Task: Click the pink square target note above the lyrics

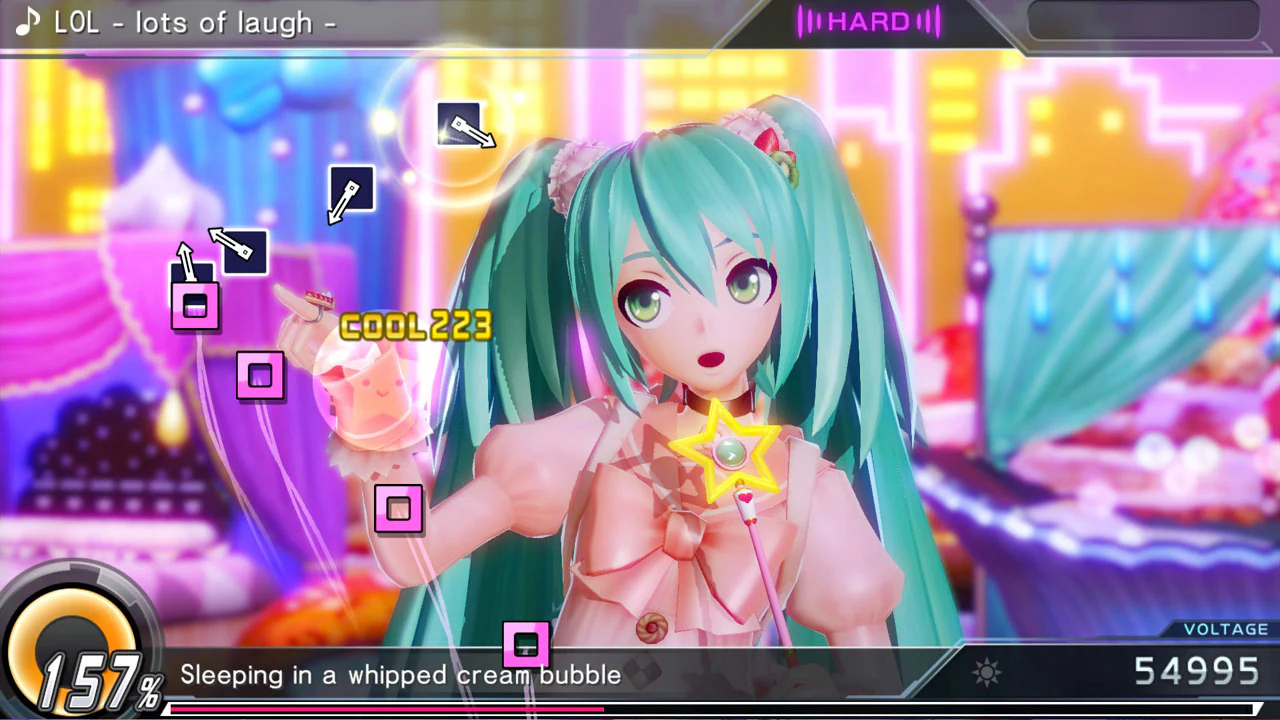Action: coord(527,645)
